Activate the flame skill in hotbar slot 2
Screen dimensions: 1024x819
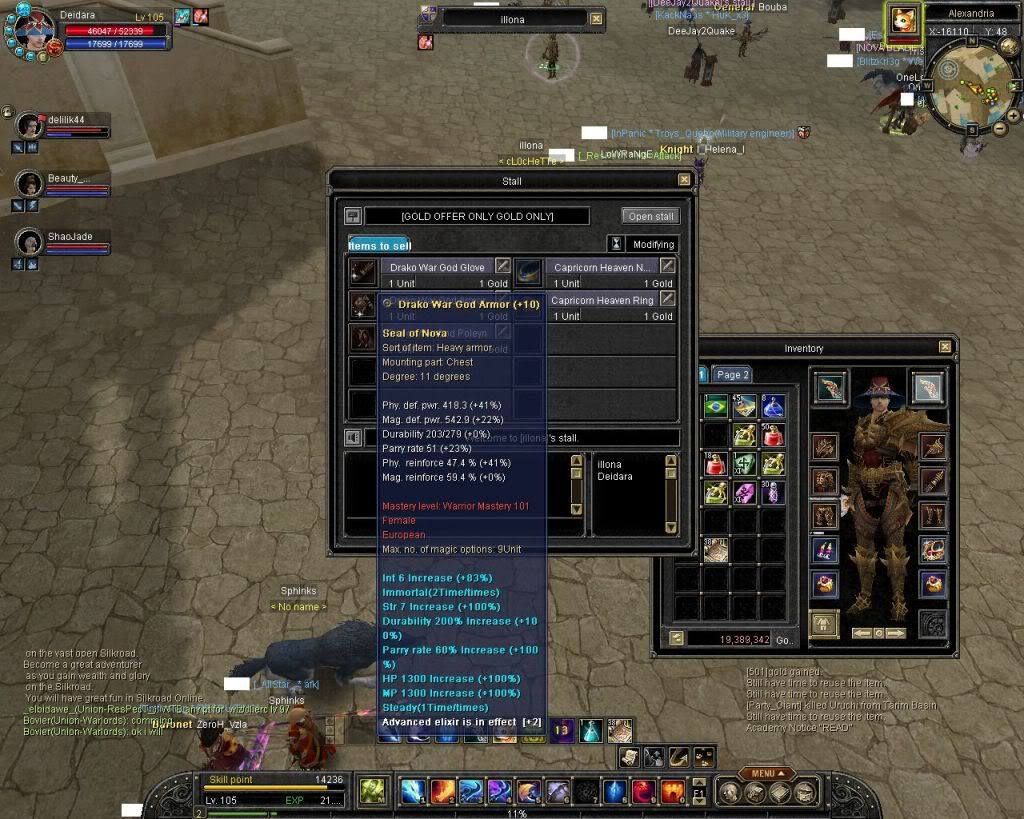coord(442,791)
